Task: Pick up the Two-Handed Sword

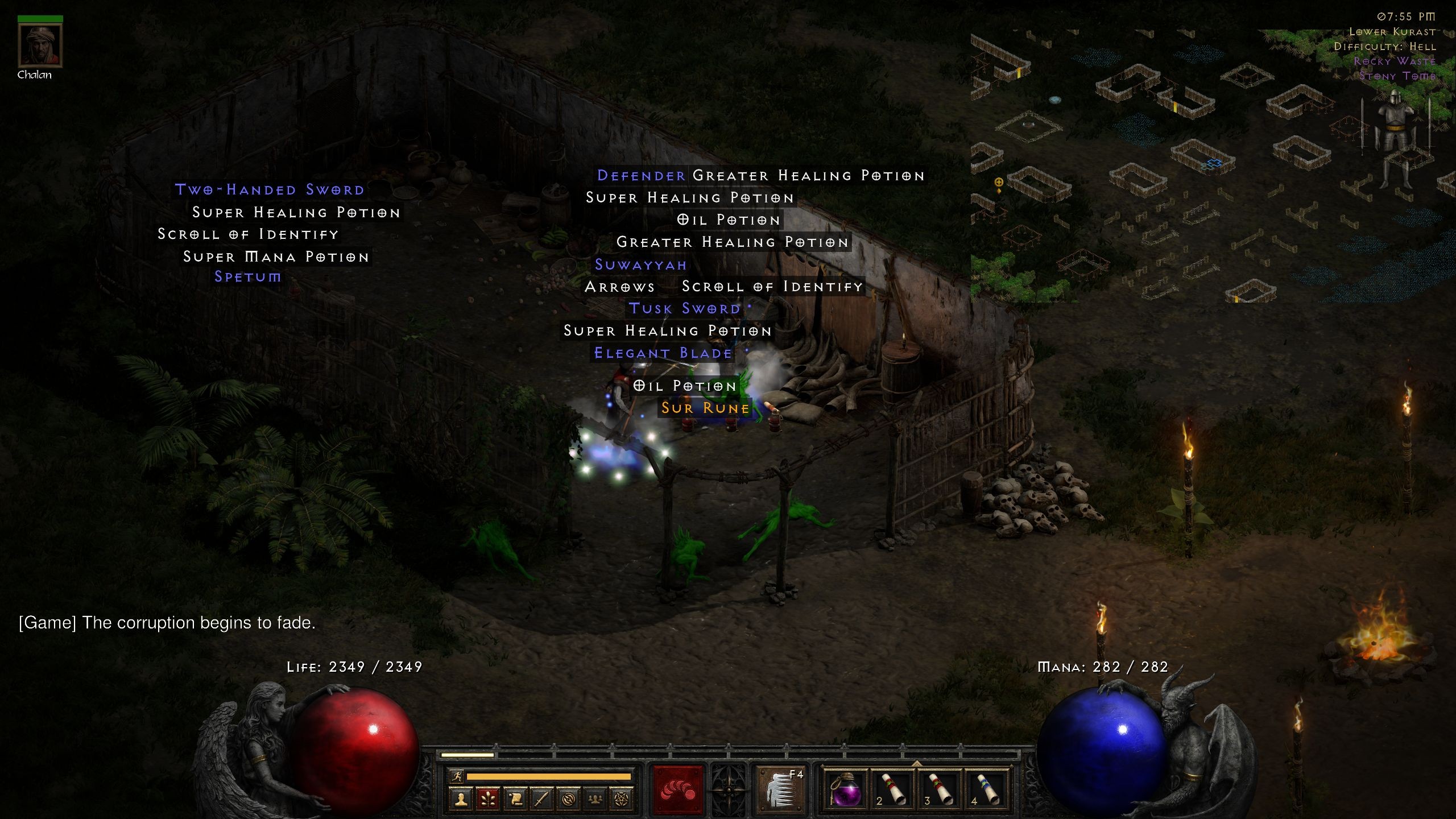Action: [268, 189]
